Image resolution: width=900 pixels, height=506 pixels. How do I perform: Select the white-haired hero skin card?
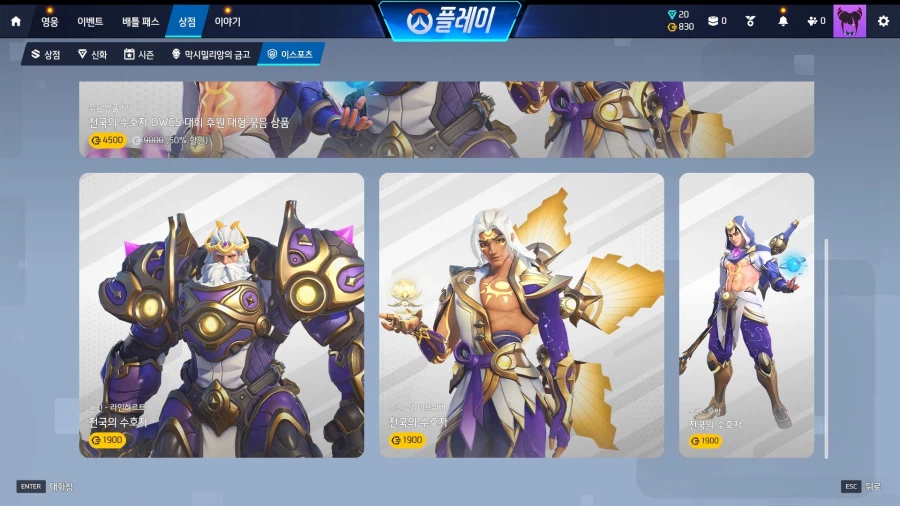pyautogui.click(x=521, y=315)
